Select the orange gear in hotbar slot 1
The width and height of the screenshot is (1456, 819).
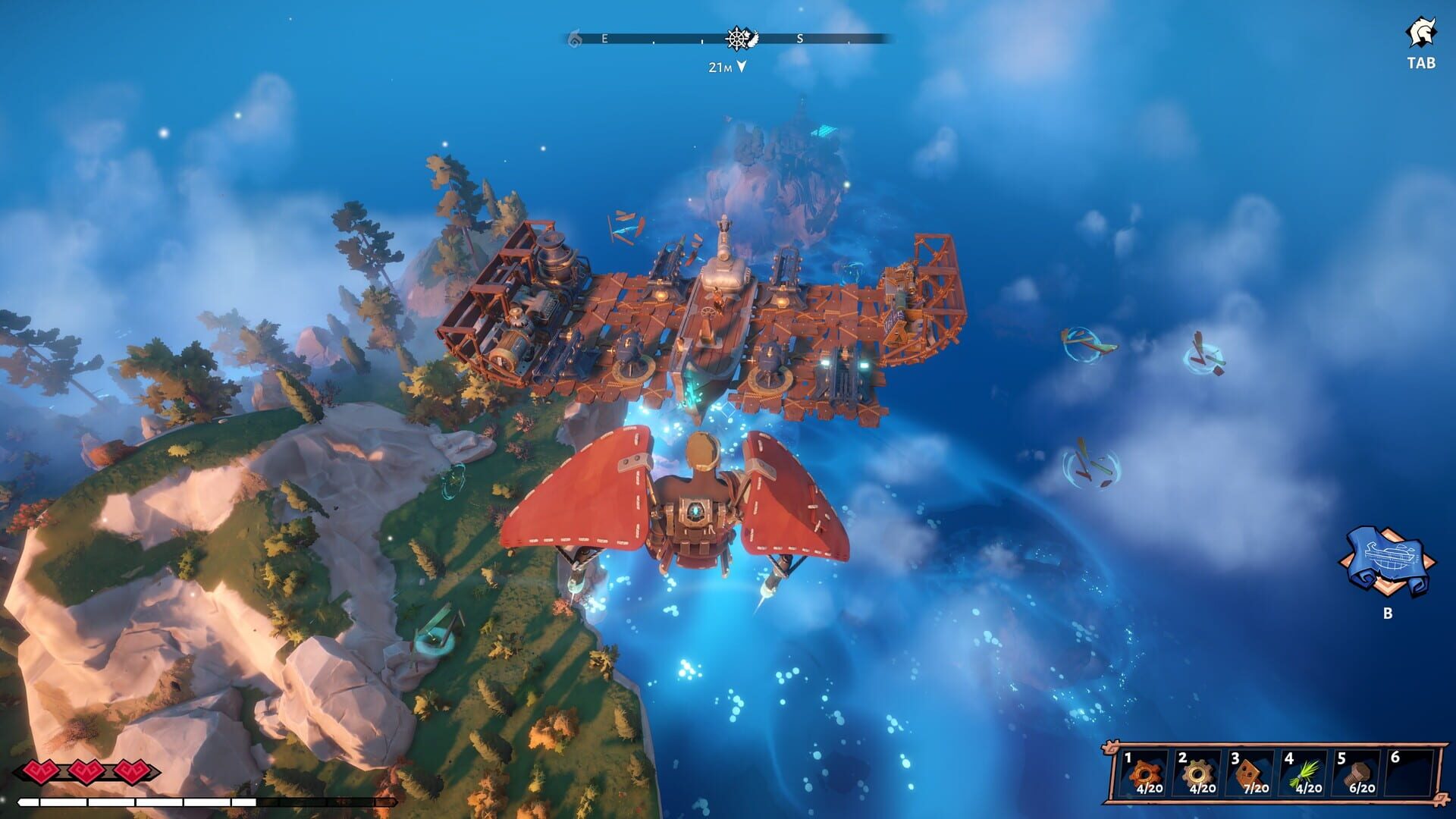[x=1146, y=775]
